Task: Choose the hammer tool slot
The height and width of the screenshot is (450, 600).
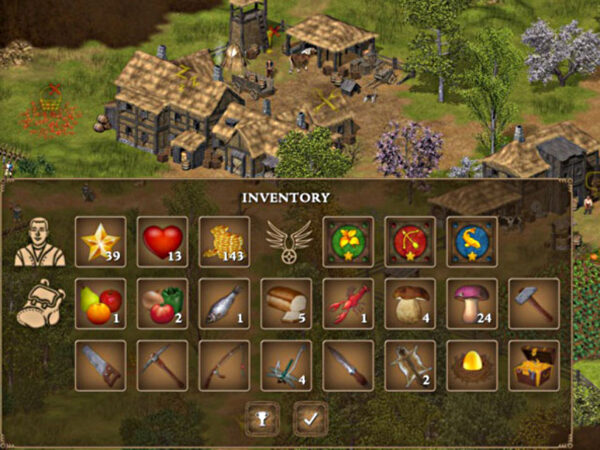Action: (534, 303)
